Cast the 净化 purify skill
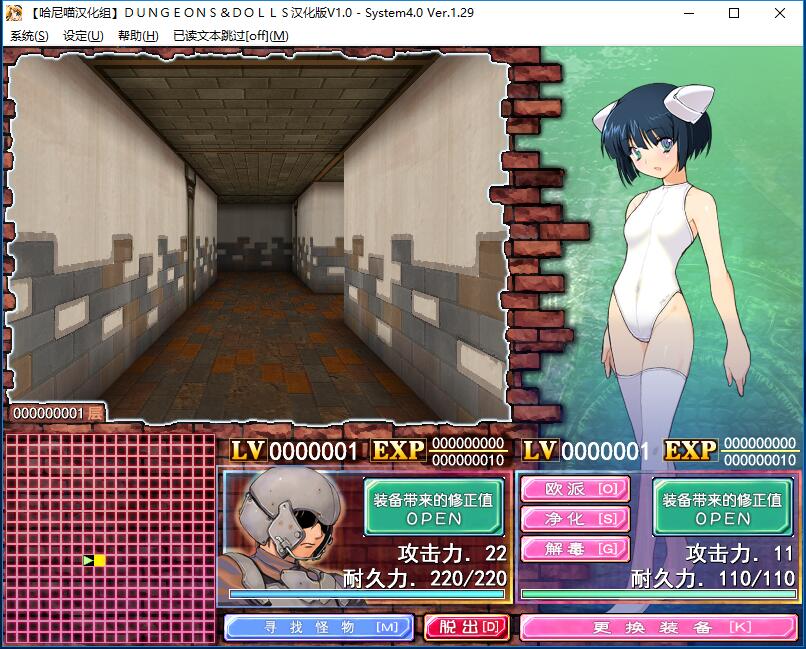This screenshot has width=806, height=649. [x=574, y=519]
